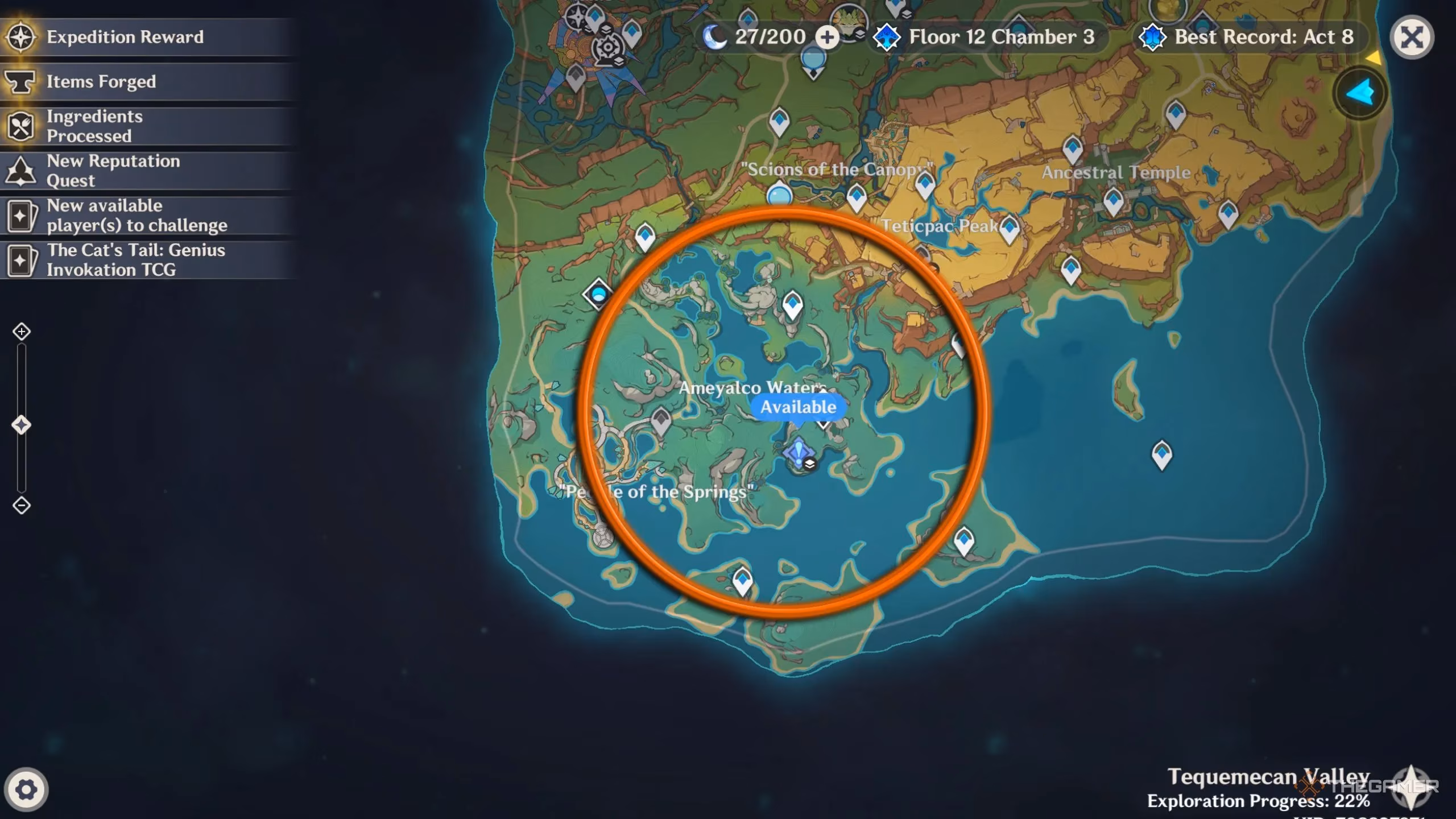Click the blue arrow button below the close button
Viewport: 1456px width, 819px height.
(x=1360, y=93)
